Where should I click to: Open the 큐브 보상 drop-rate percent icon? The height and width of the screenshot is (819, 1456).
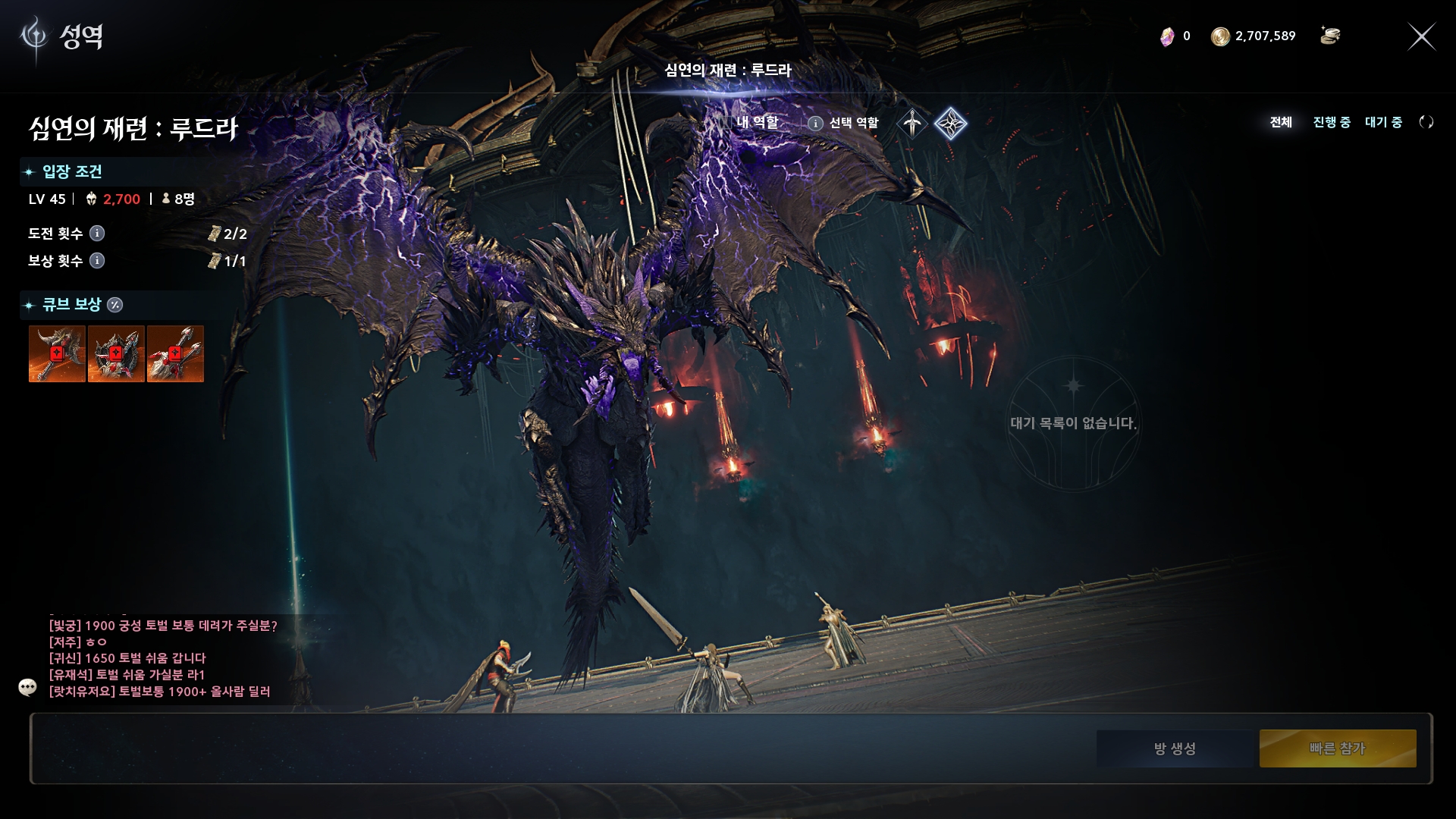tap(115, 305)
